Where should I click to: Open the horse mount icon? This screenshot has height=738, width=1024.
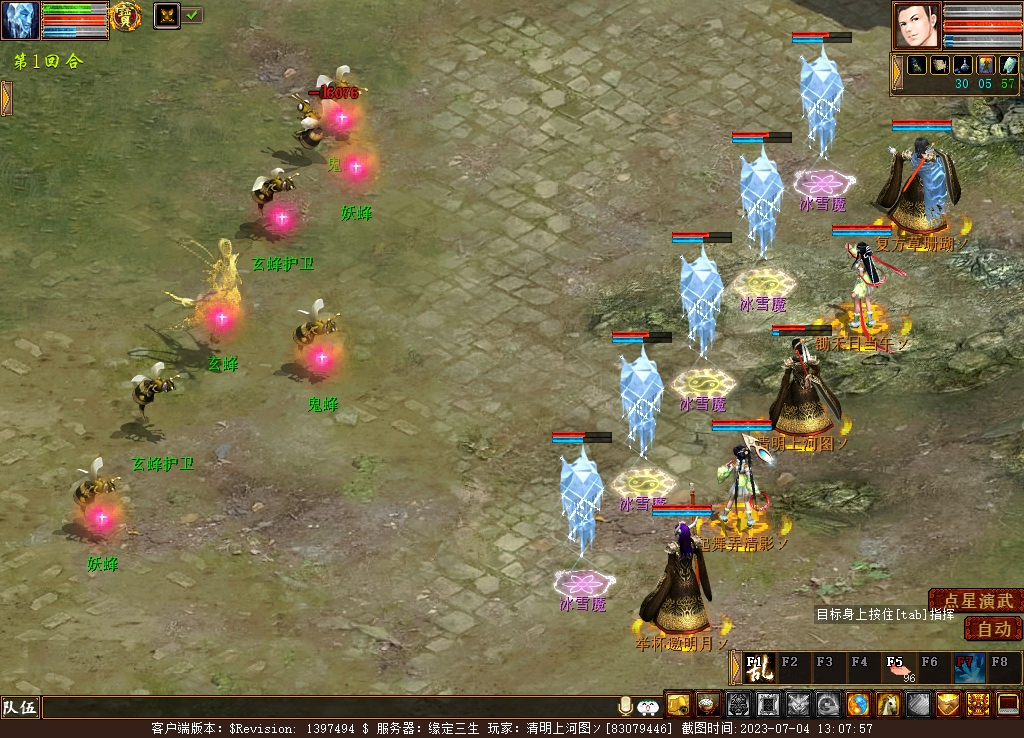tap(889, 705)
